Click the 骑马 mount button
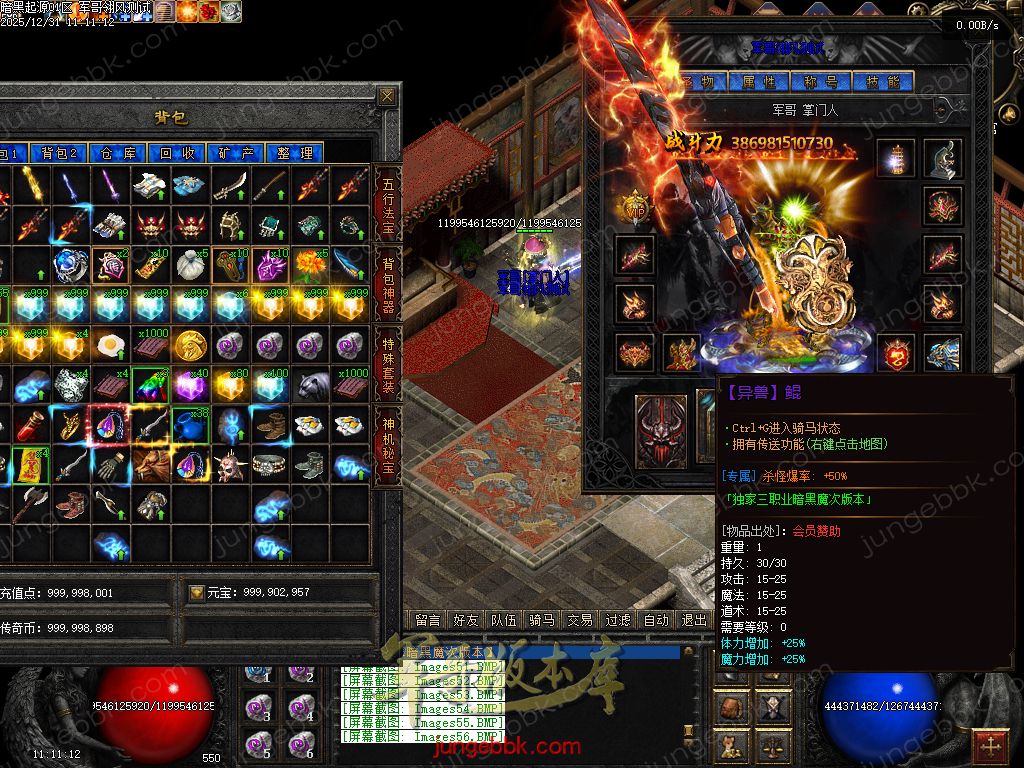Screen dimensions: 1024x768 click(541, 620)
